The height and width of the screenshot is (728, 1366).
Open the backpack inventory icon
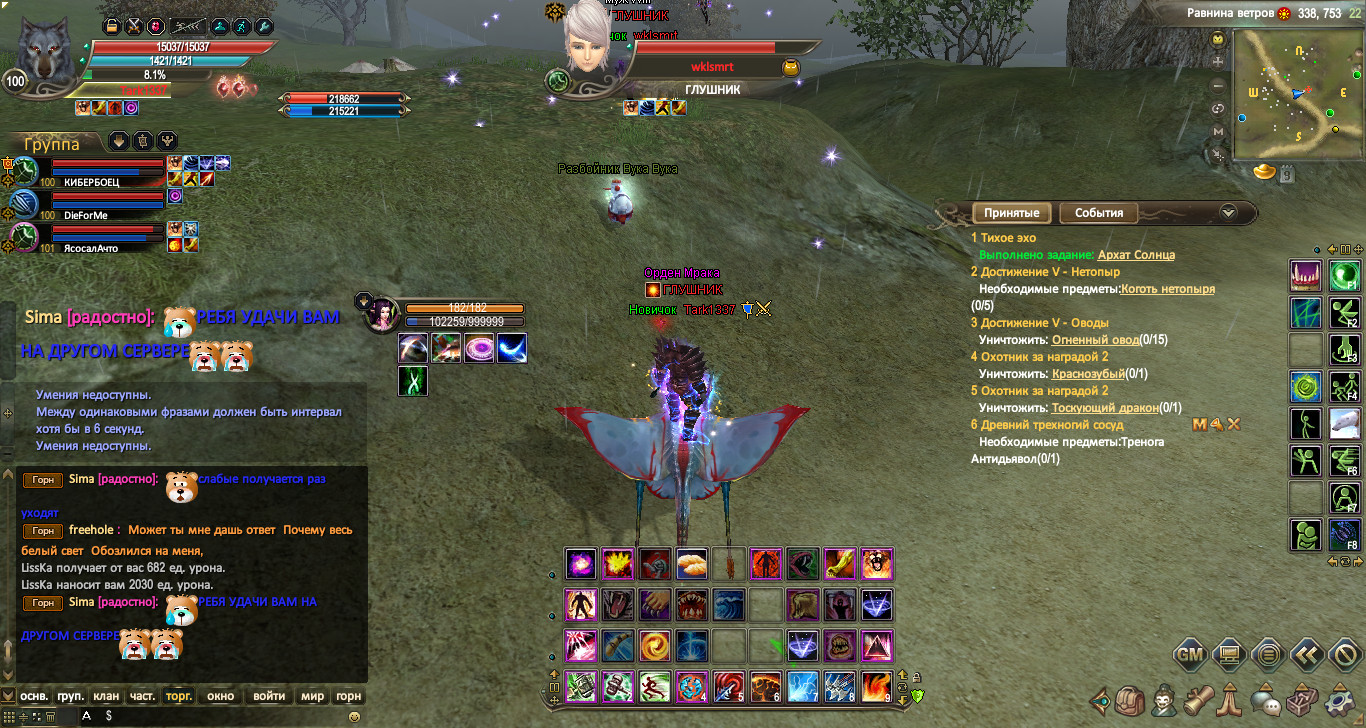tap(1130, 699)
